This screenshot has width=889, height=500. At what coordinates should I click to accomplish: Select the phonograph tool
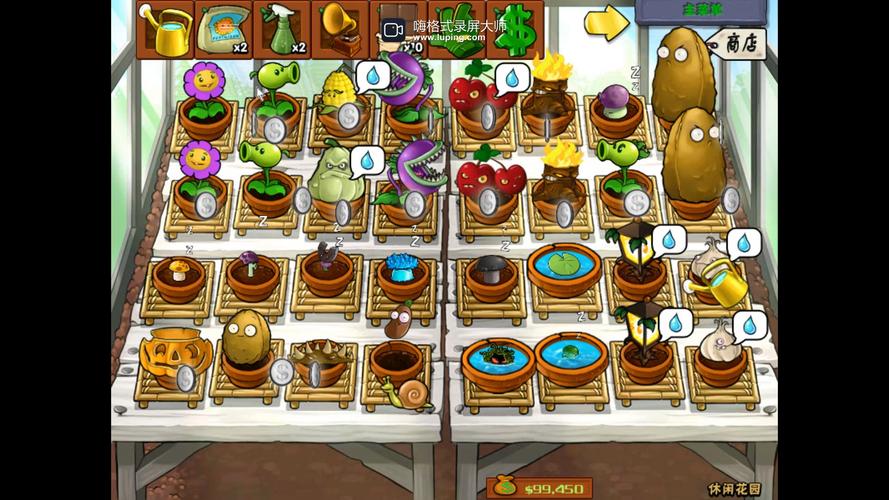pyautogui.click(x=340, y=30)
